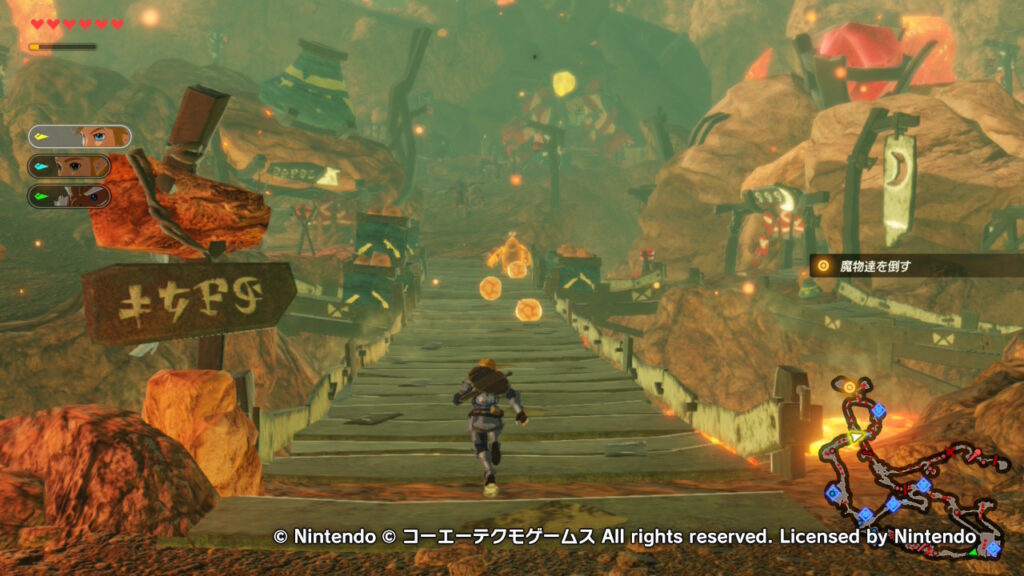Click the yellow objective ring on the minimap
The image size is (1024, 576).
tap(849, 386)
